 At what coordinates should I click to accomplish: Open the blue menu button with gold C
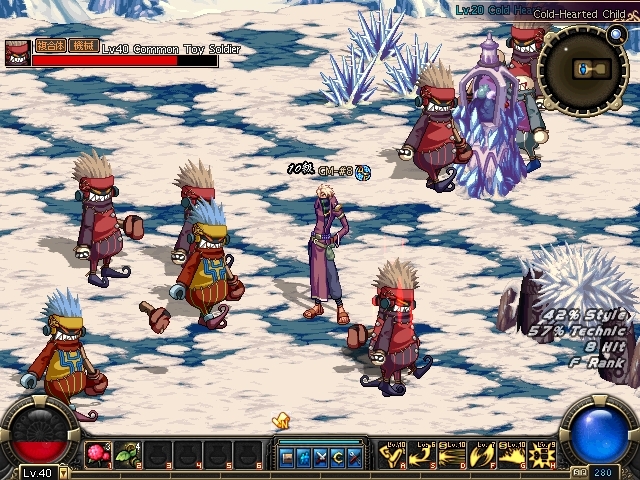click(338, 457)
